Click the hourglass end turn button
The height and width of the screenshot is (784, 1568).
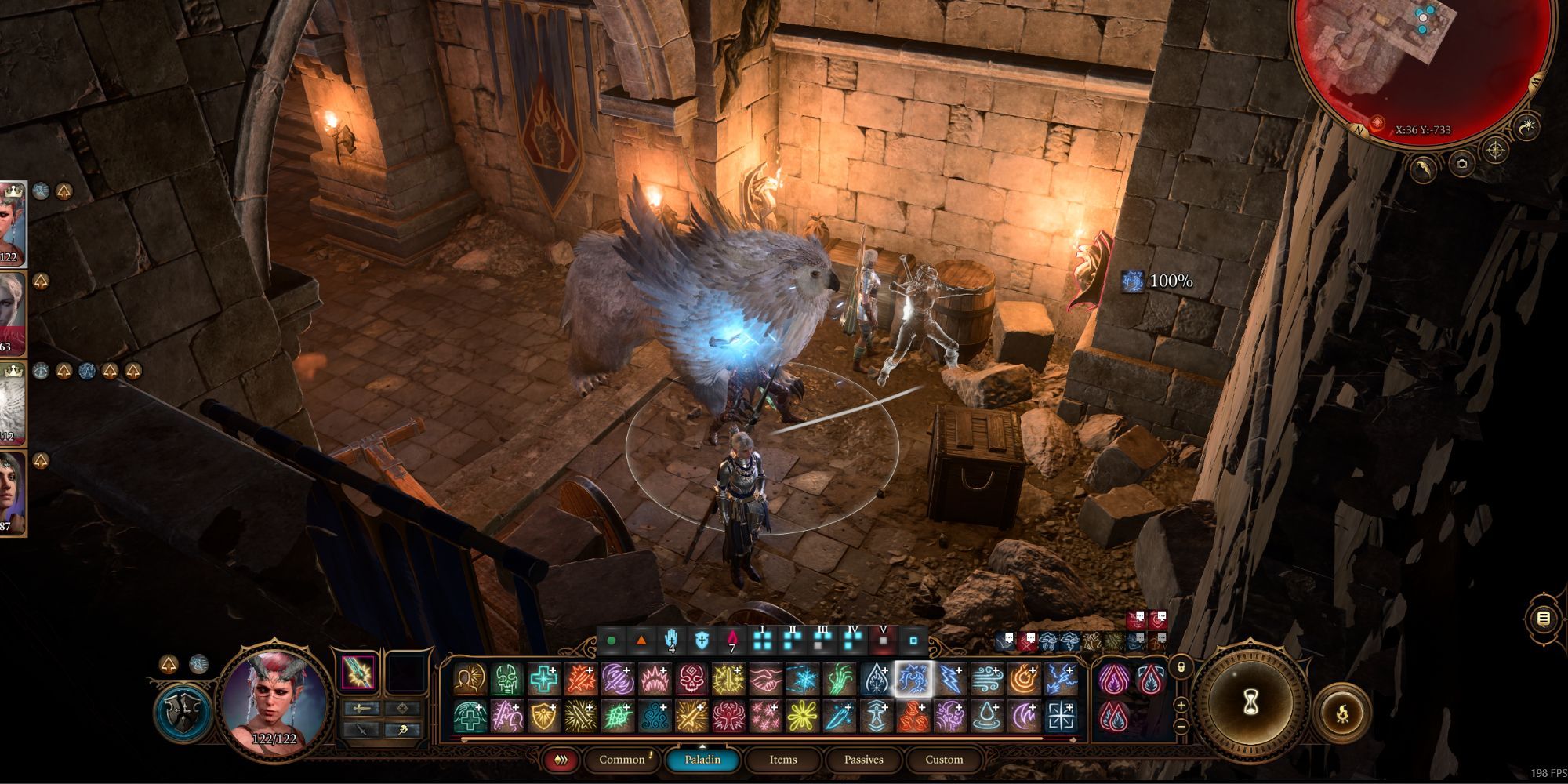pos(1250,703)
